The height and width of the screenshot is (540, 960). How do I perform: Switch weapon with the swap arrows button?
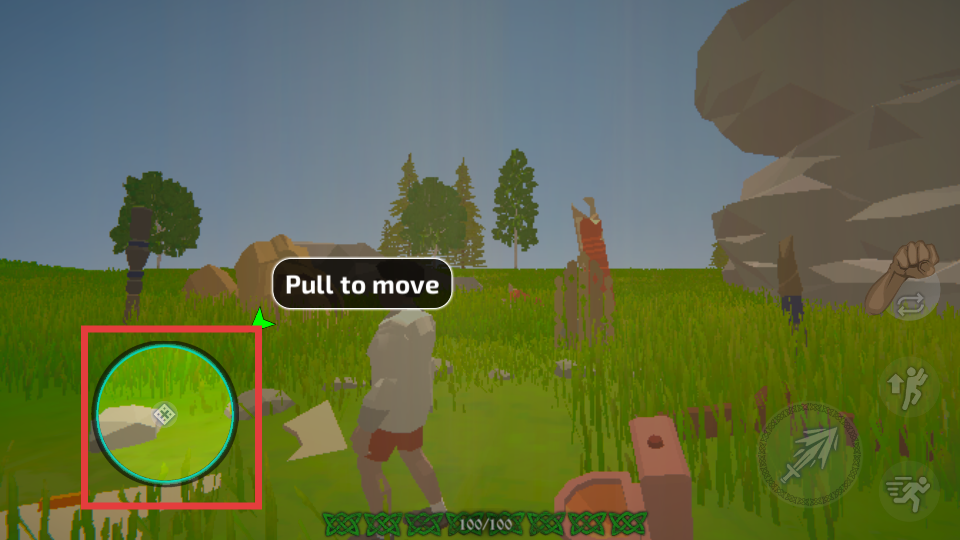[912, 305]
